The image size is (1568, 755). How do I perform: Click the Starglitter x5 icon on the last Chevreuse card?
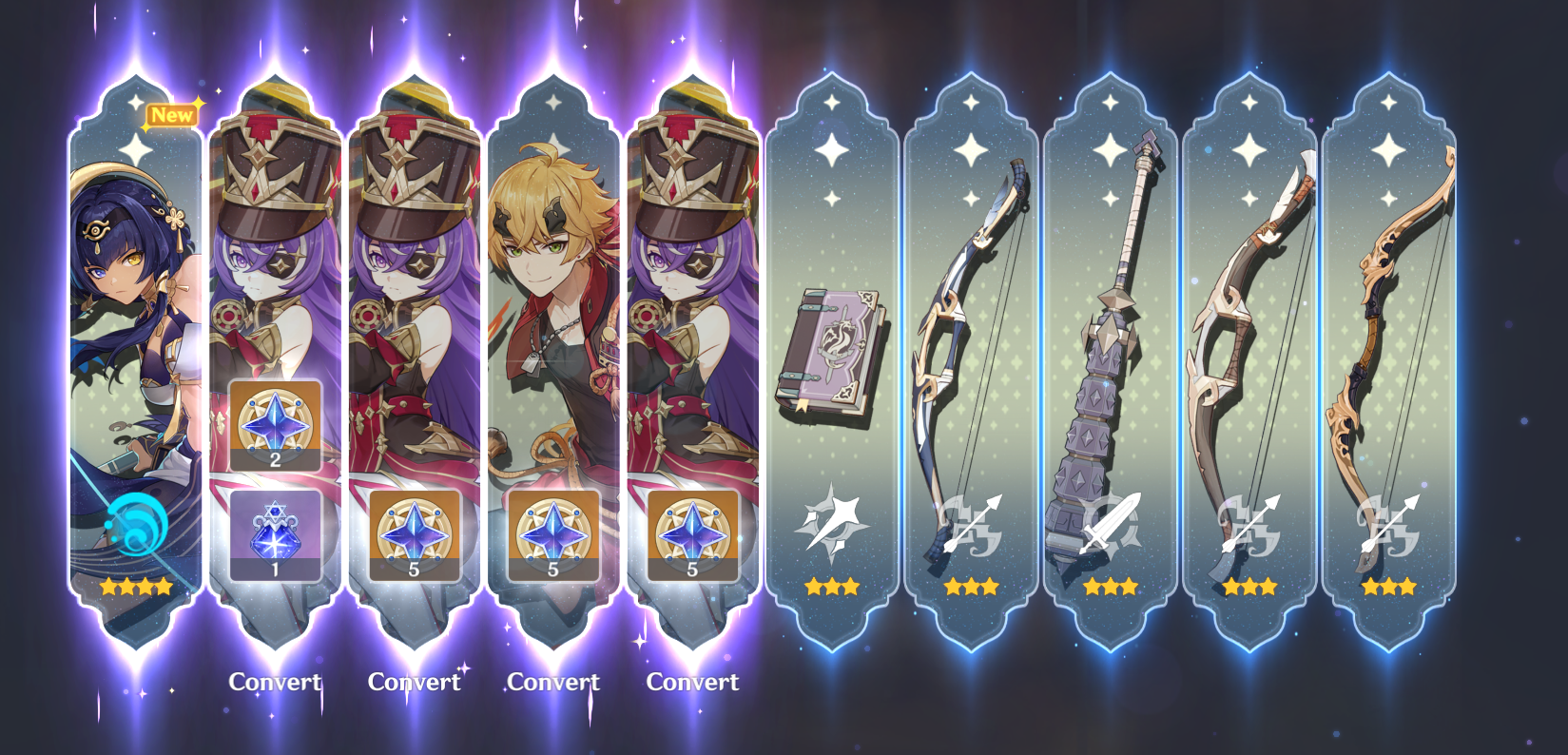691,535
